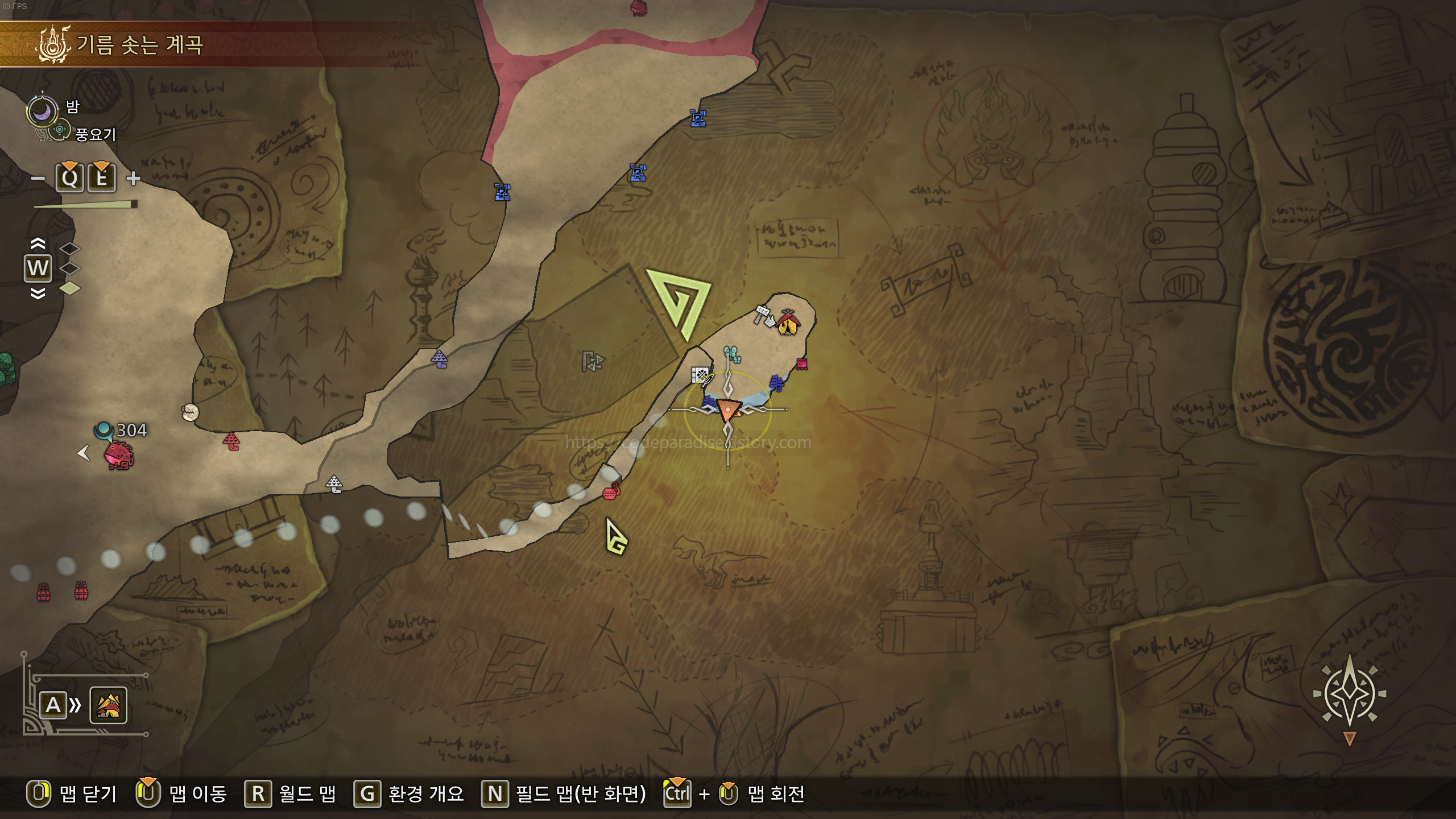The width and height of the screenshot is (1456, 819).
Task: Select the moon icon next to 밤 label
Action: 43,111
